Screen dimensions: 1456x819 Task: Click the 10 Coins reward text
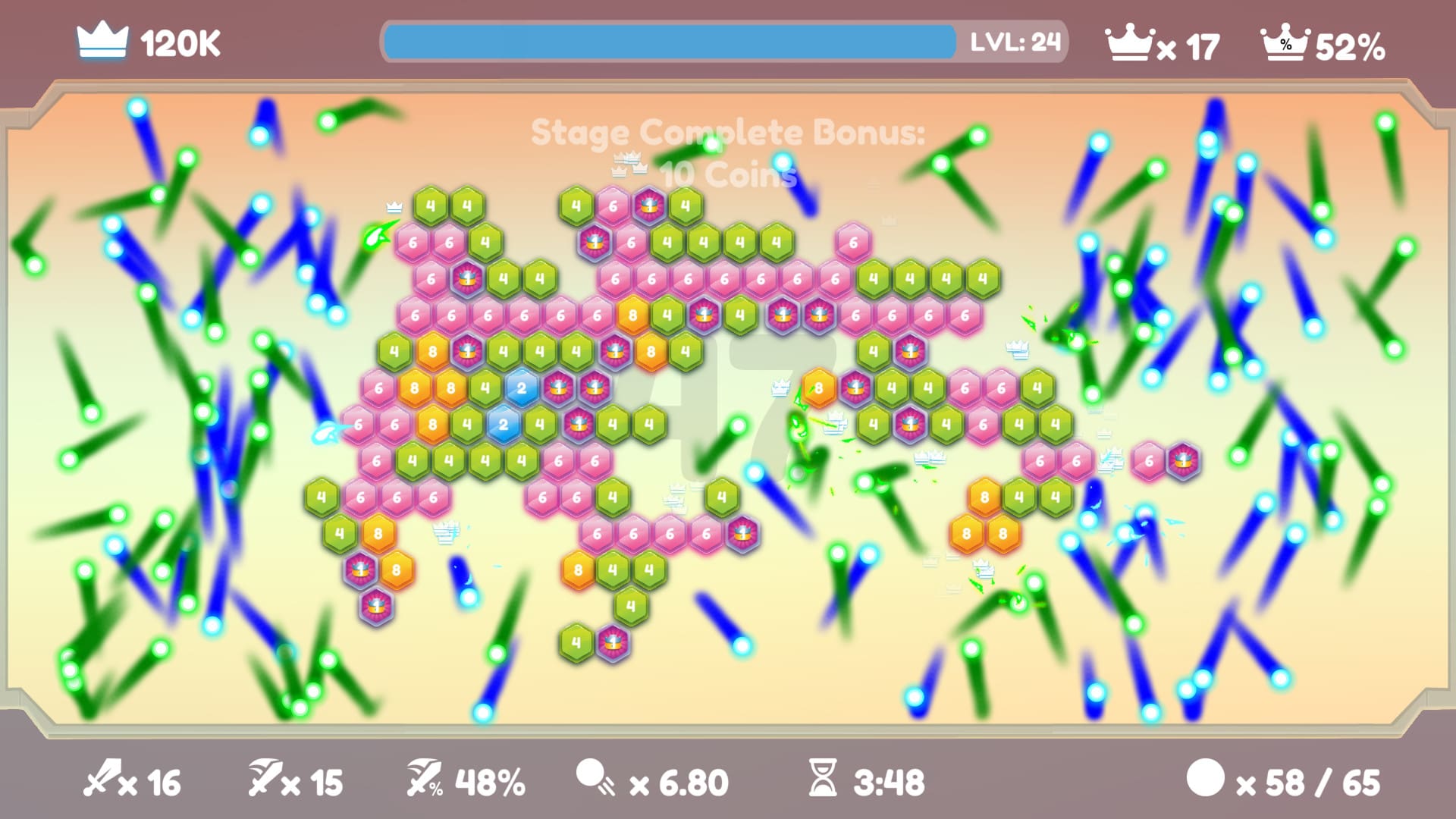(727, 174)
